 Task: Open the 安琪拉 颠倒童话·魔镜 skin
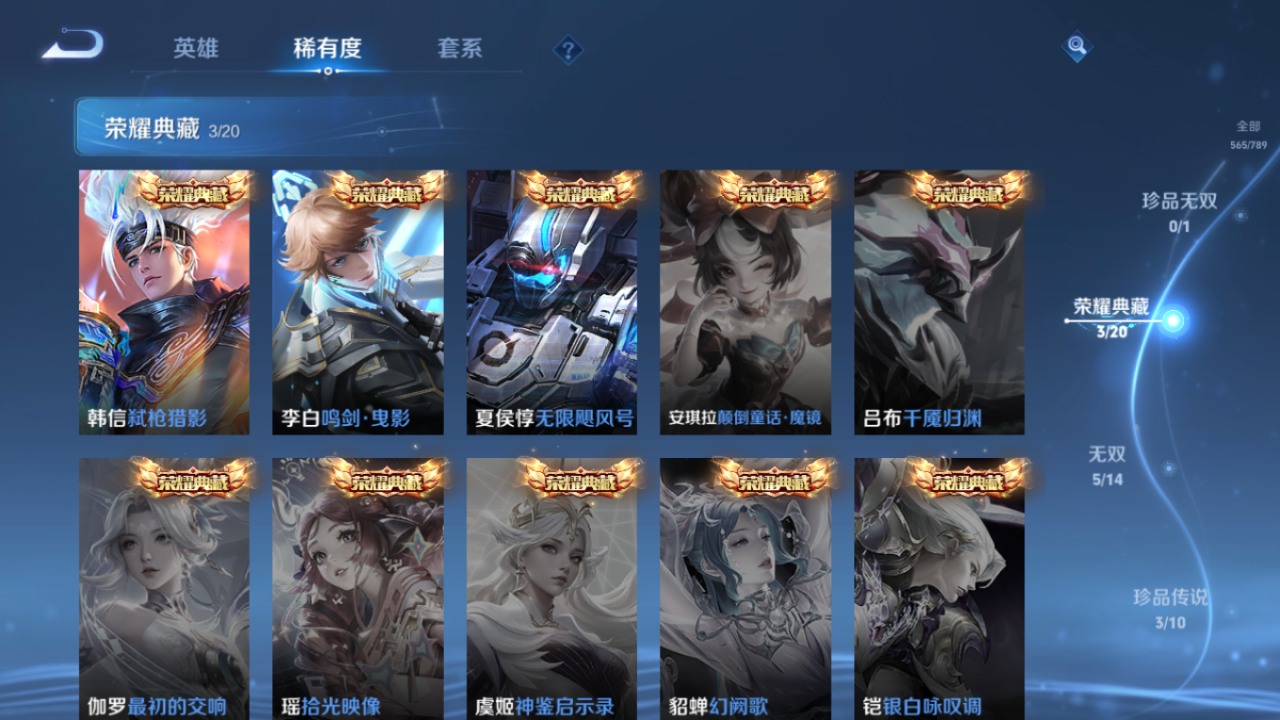pyautogui.click(x=746, y=300)
